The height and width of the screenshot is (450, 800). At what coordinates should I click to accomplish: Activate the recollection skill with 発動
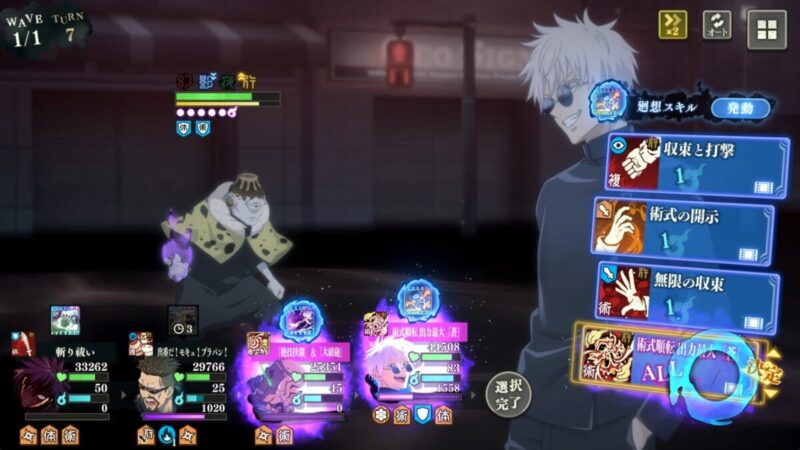click(741, 108)
